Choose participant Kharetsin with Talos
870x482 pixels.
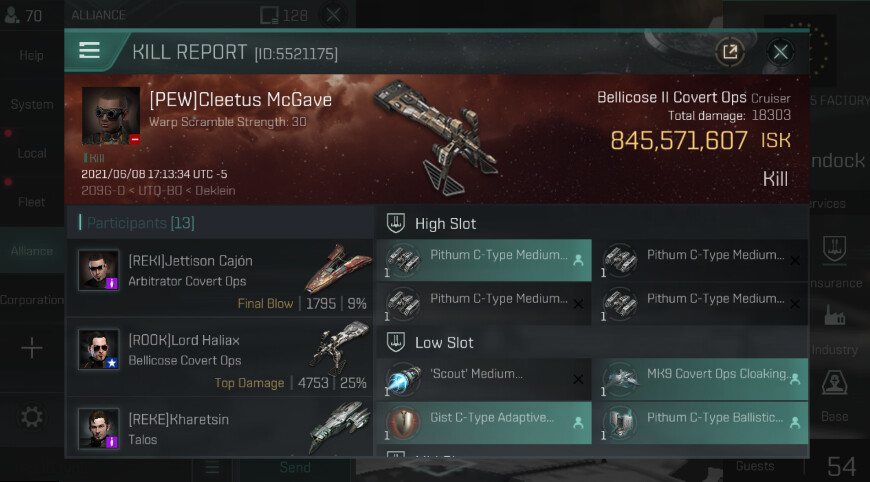[220, 428]
